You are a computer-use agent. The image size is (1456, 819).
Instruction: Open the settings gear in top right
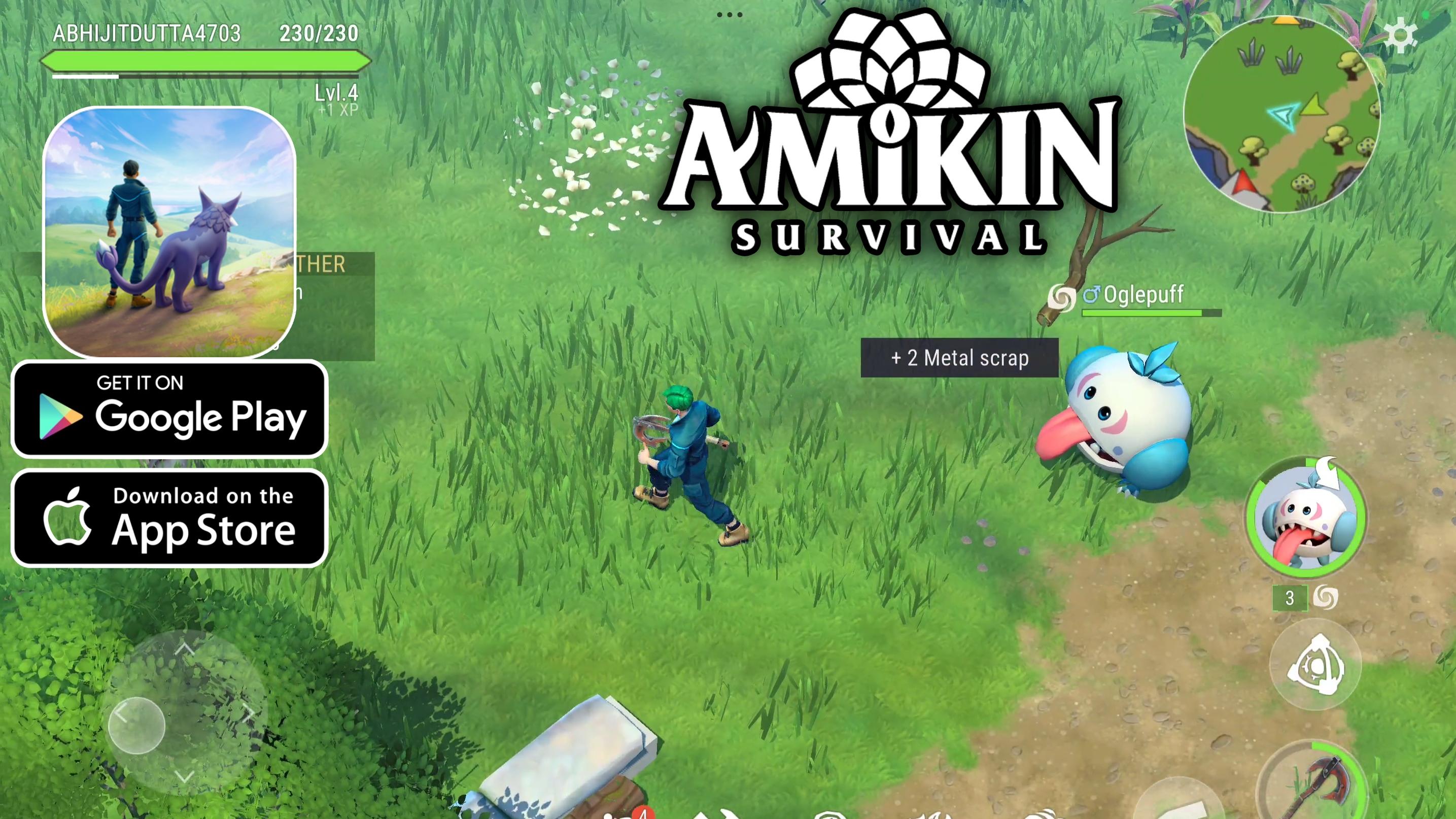coord(1400,35)
